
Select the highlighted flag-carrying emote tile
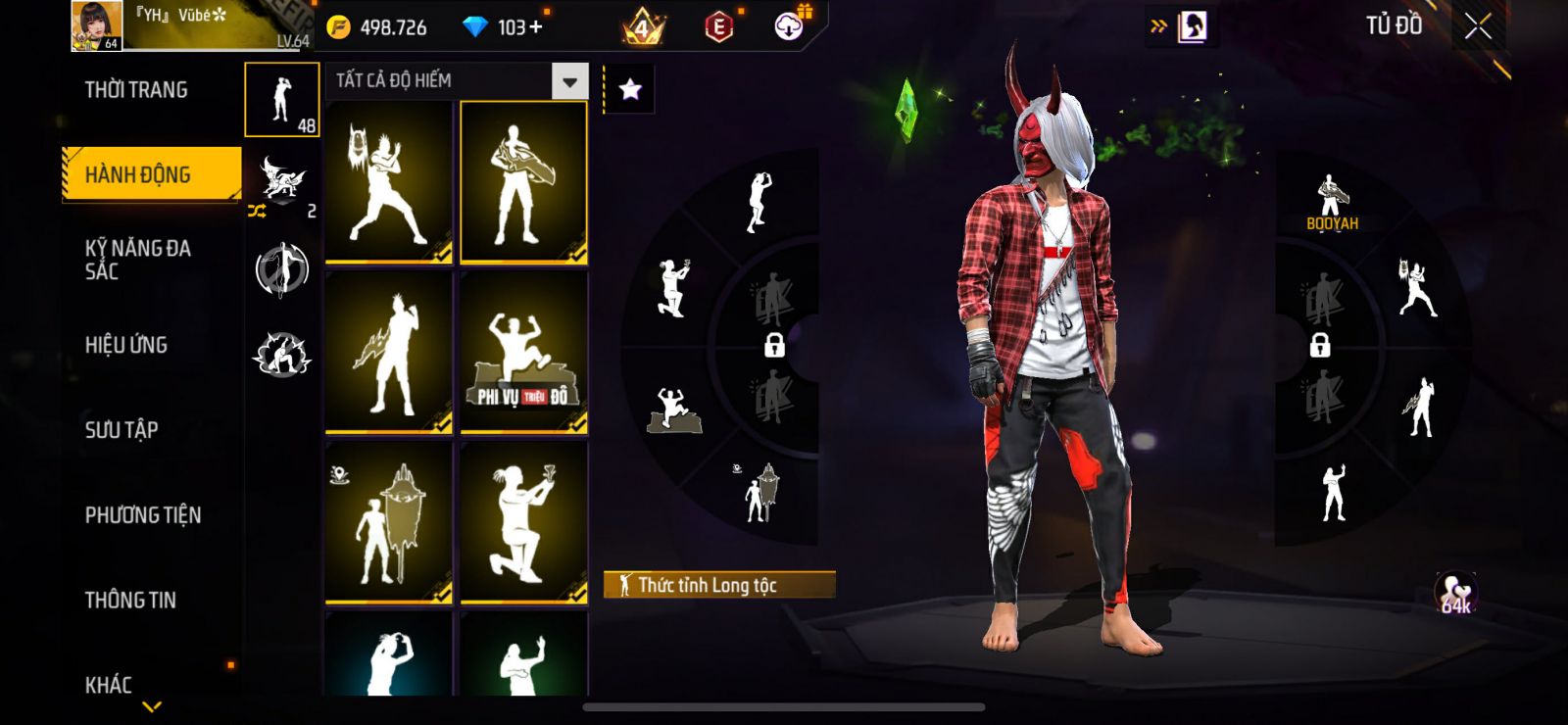[523, 182]
